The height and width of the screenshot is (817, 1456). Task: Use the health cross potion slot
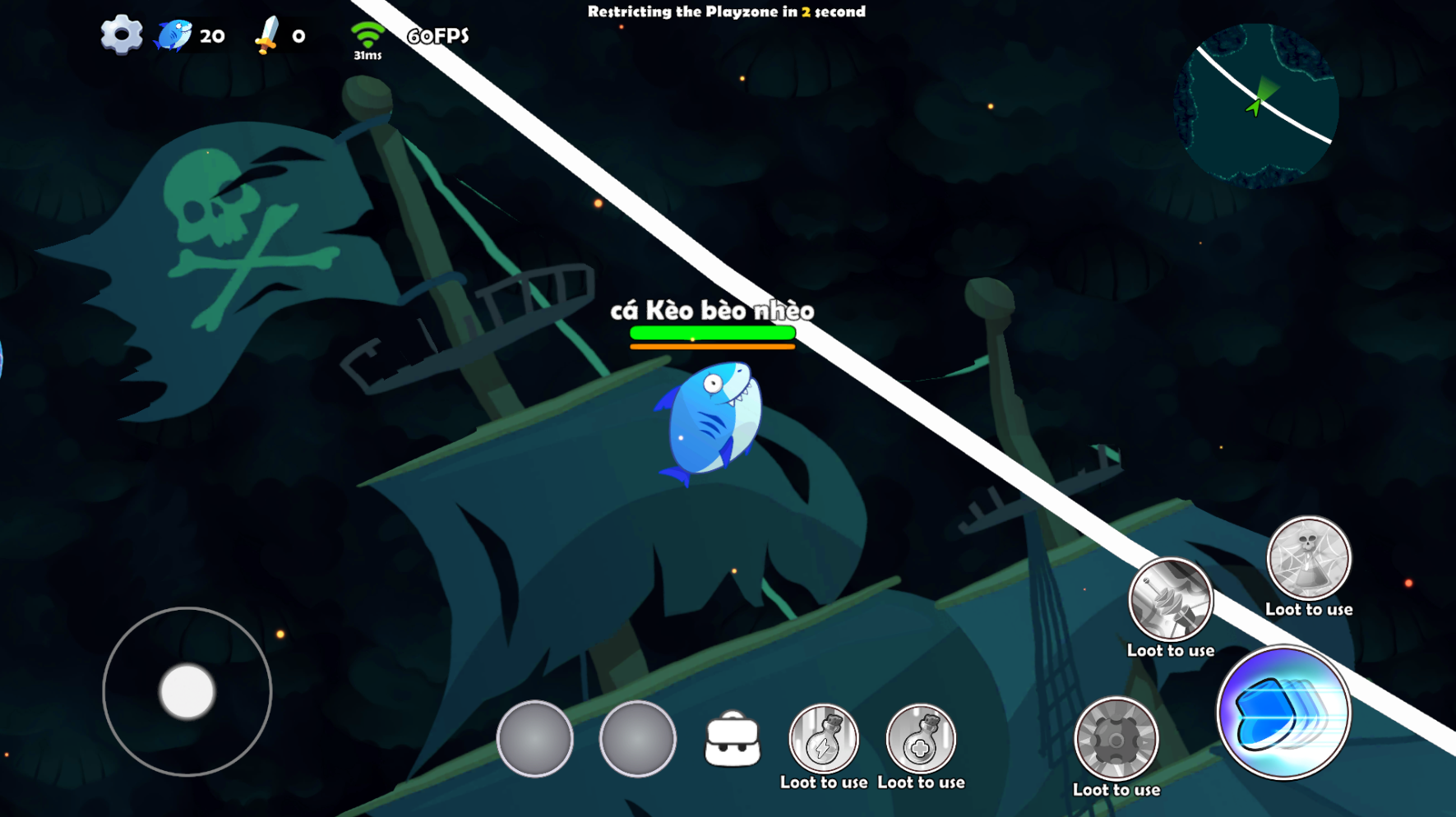pos(921,740)
